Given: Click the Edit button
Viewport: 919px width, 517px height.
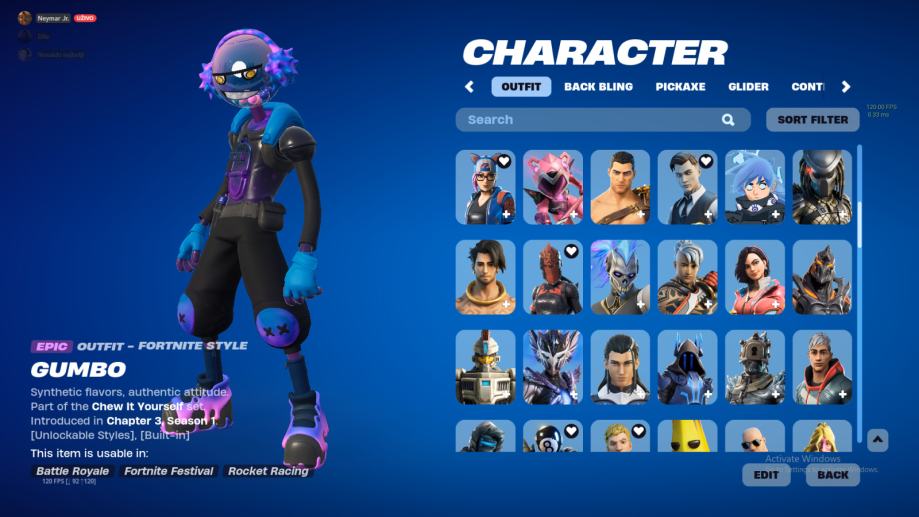Looking at the screenshot, I should coord(766,475).
